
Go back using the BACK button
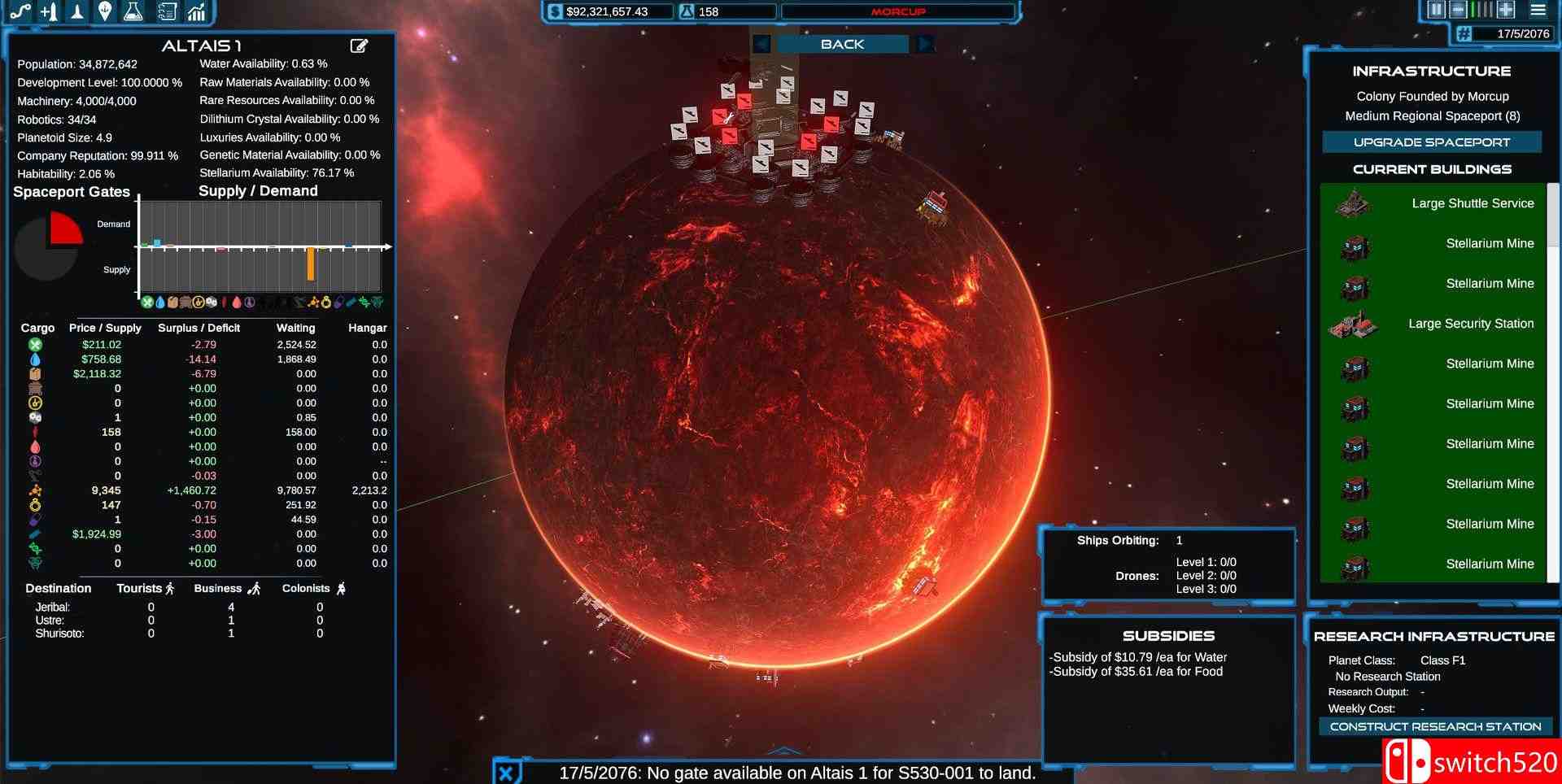(x=842, y=44)
